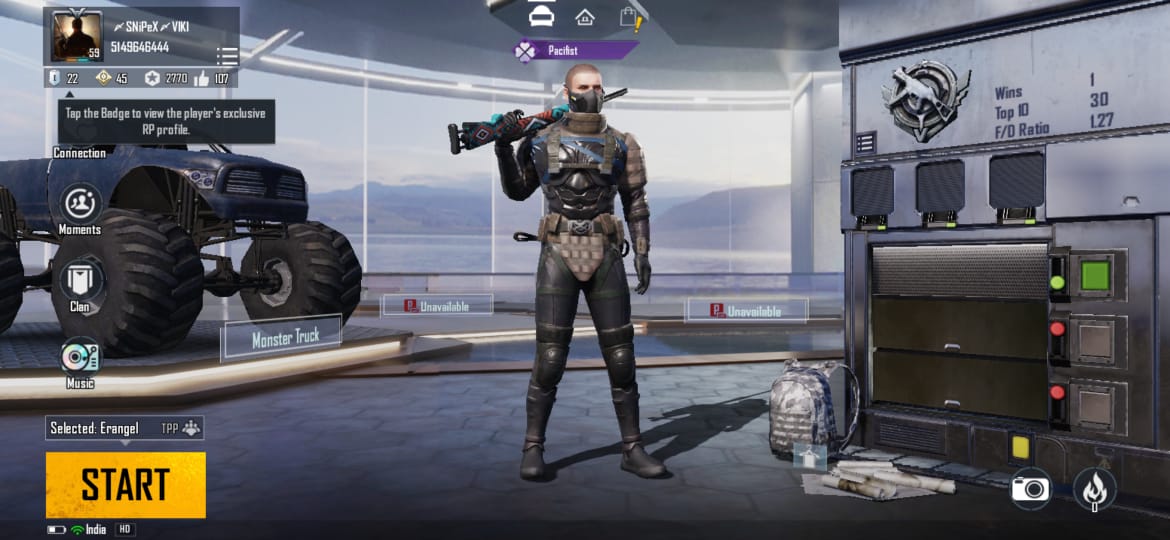Tap the flame icon button
The height and width of the screenshot is (540, 1170).
[1095, 489]
